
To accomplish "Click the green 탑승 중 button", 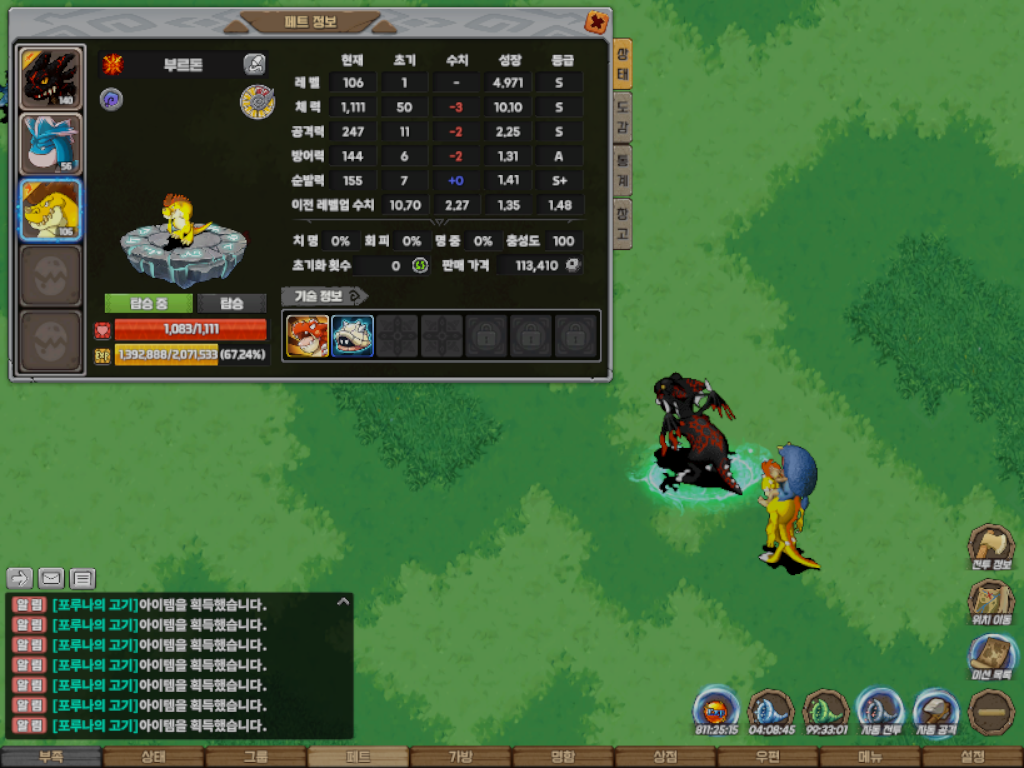I will click(148, 303).
